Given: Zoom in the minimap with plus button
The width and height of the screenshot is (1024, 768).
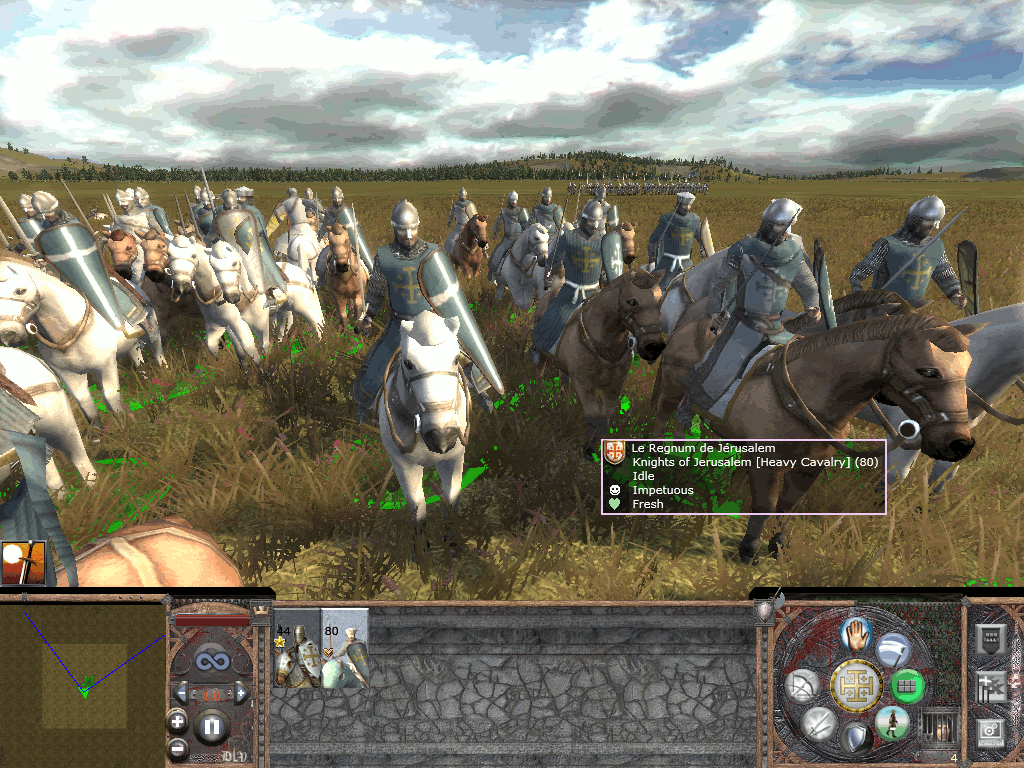Looking at the screenshot, I should pyautogui.click(x=177, y=720).
